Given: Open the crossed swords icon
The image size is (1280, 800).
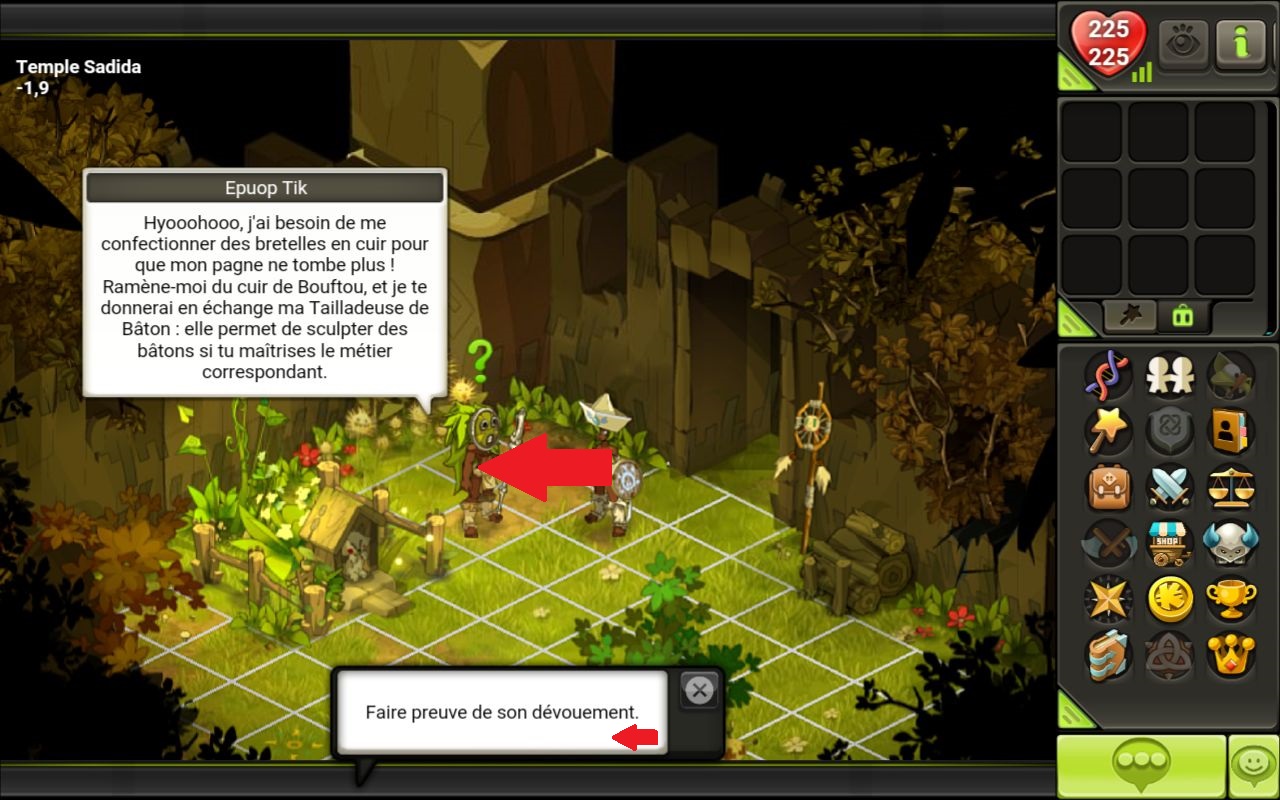Looking at the screenshot, I should coord(1168,487).
